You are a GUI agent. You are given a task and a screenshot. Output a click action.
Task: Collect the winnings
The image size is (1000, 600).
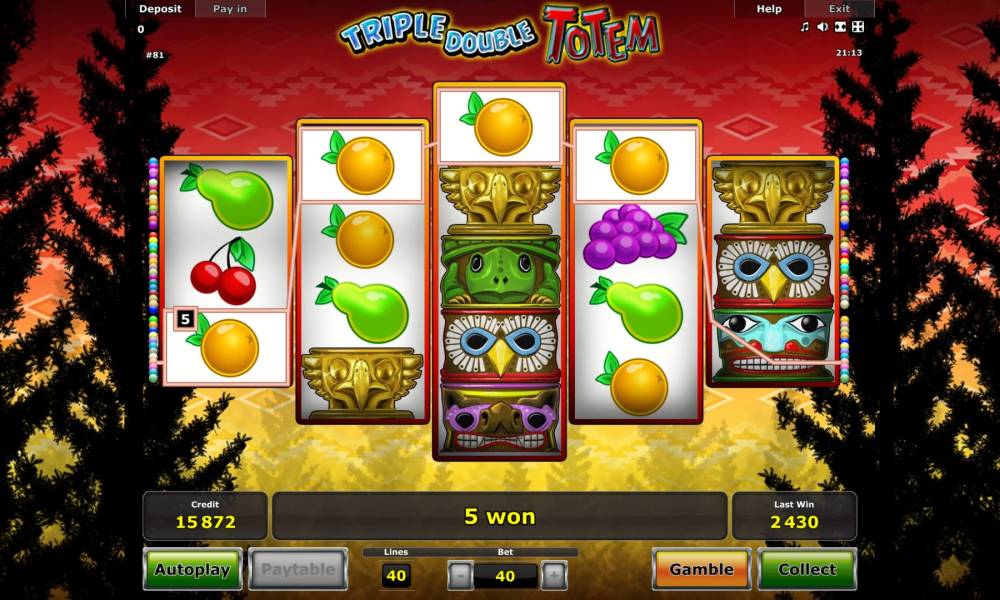807,570
